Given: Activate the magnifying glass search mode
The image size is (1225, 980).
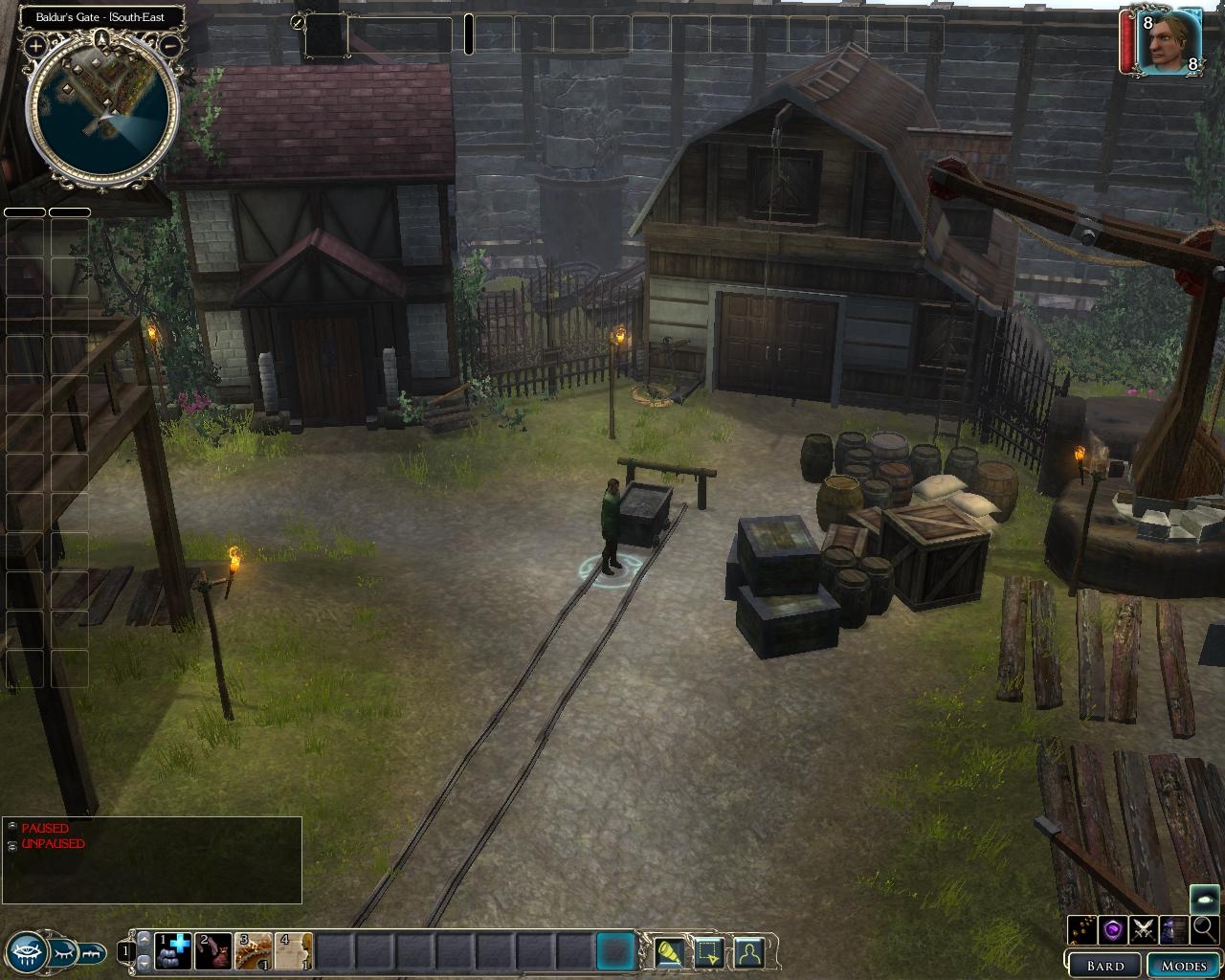Looking at the screenshot, I should pyautogui.click(x=1204, y=928).
